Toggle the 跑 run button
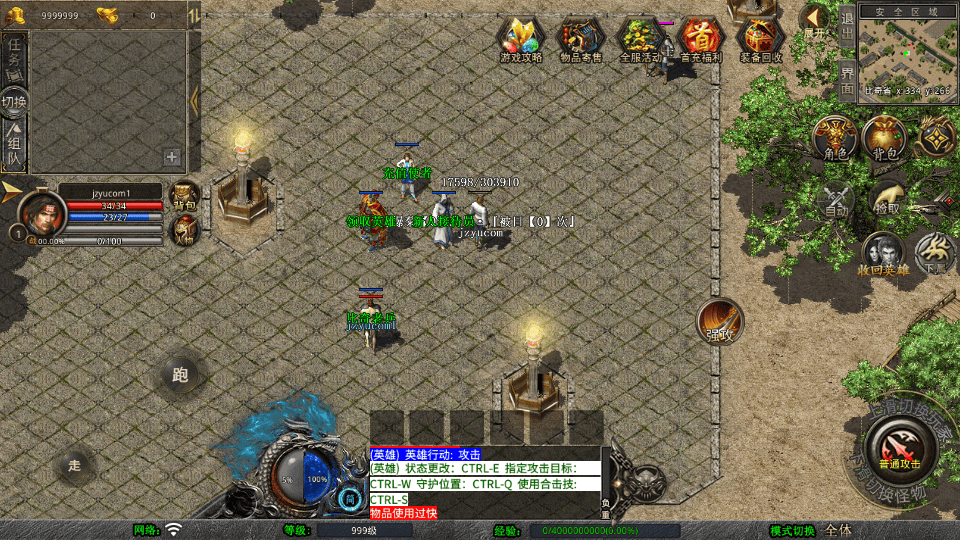Image resolution: width=960 pixels, height=540 pixels. 180,375
